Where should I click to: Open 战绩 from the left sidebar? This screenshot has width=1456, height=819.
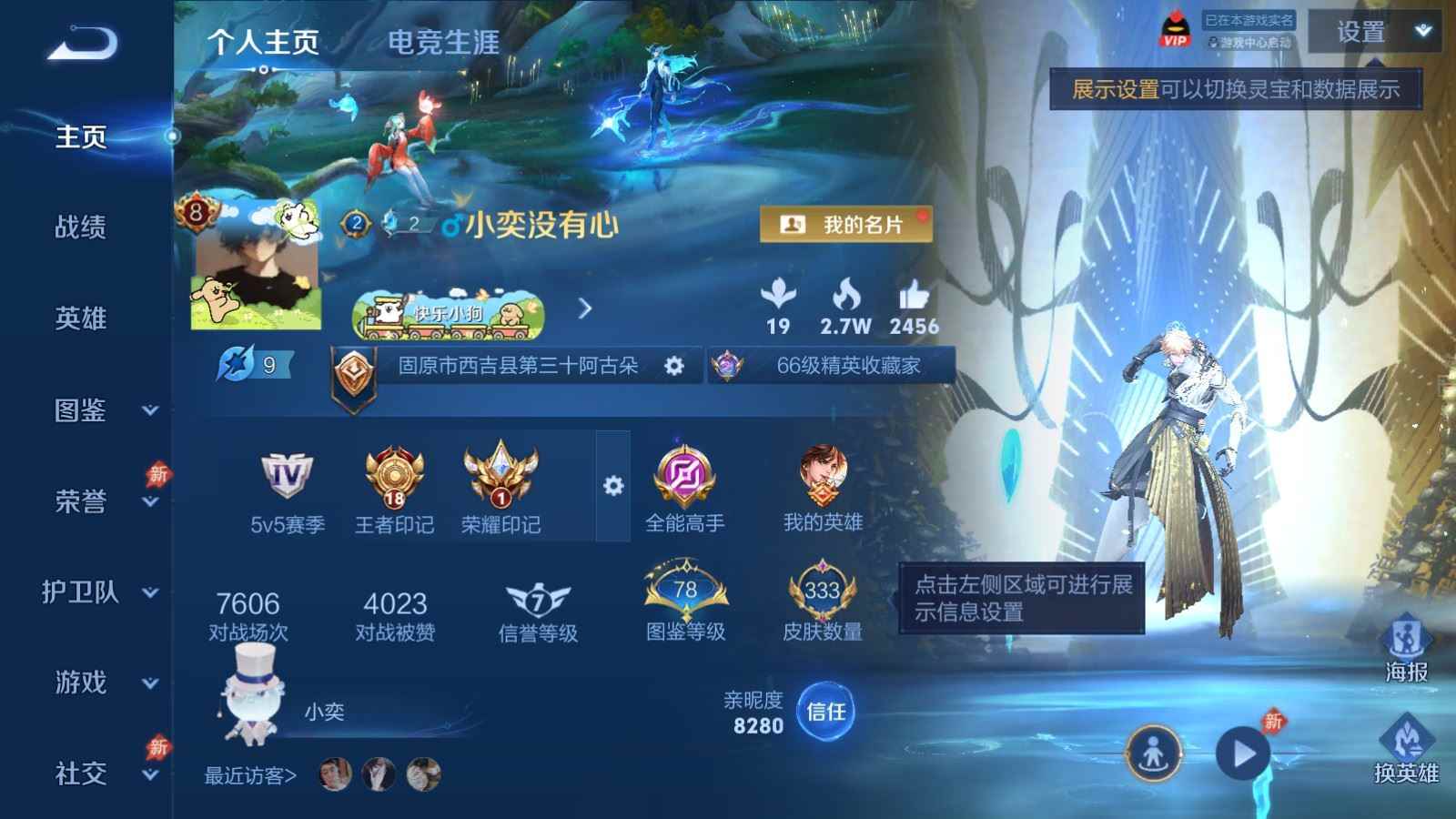[x=83, y=228]
